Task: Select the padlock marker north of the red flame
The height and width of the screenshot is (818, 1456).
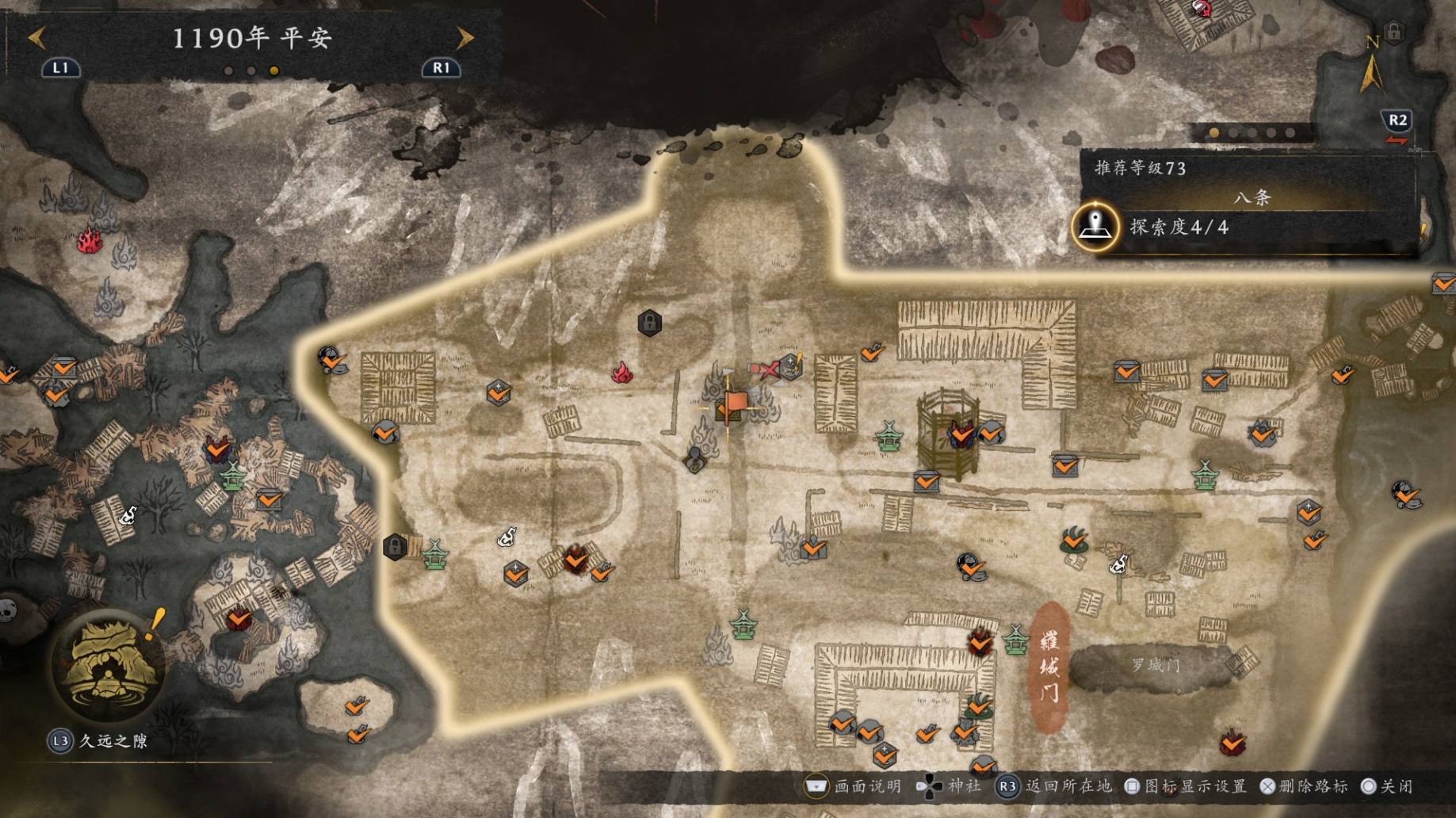Action: pyautogui.click(x=649, y=323)
